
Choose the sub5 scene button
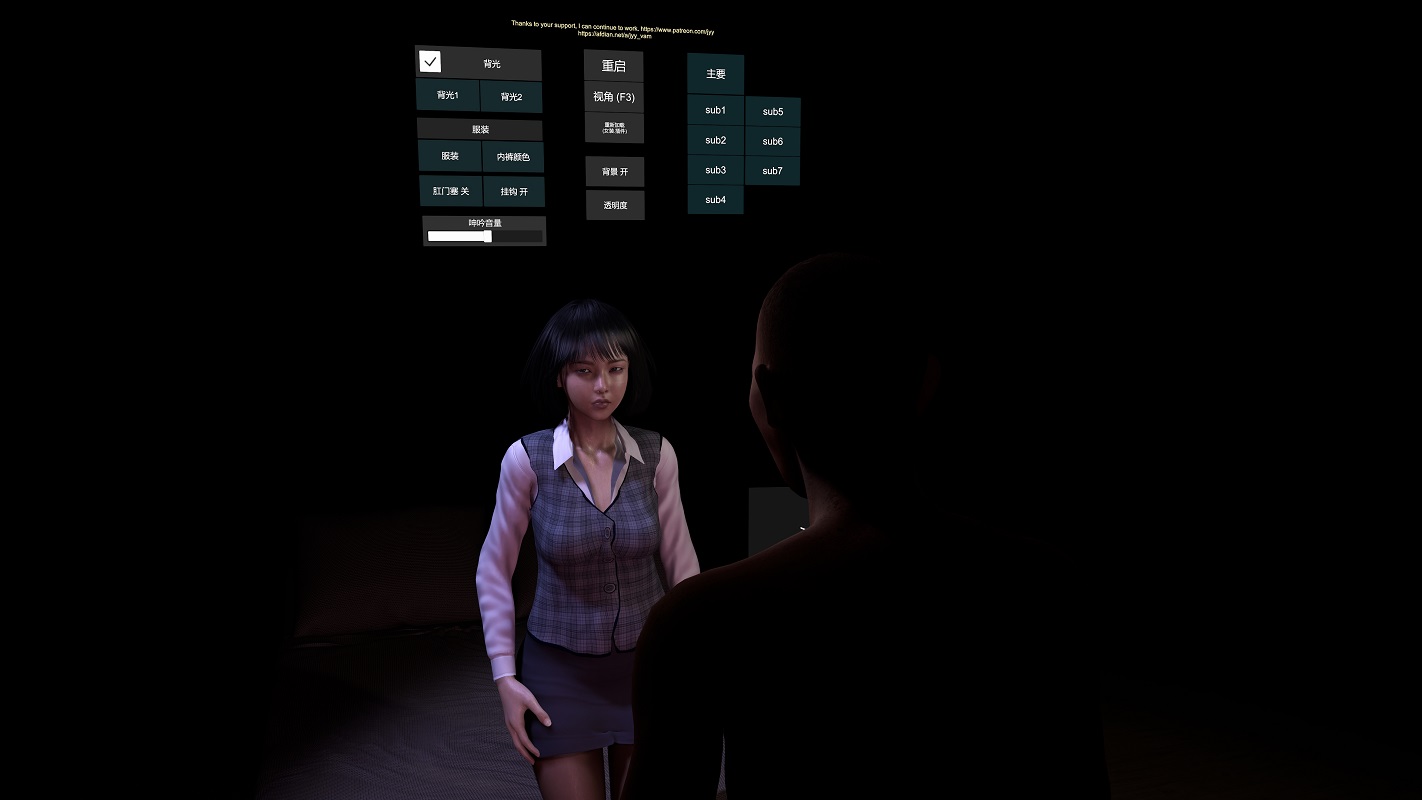pos(773,112)
